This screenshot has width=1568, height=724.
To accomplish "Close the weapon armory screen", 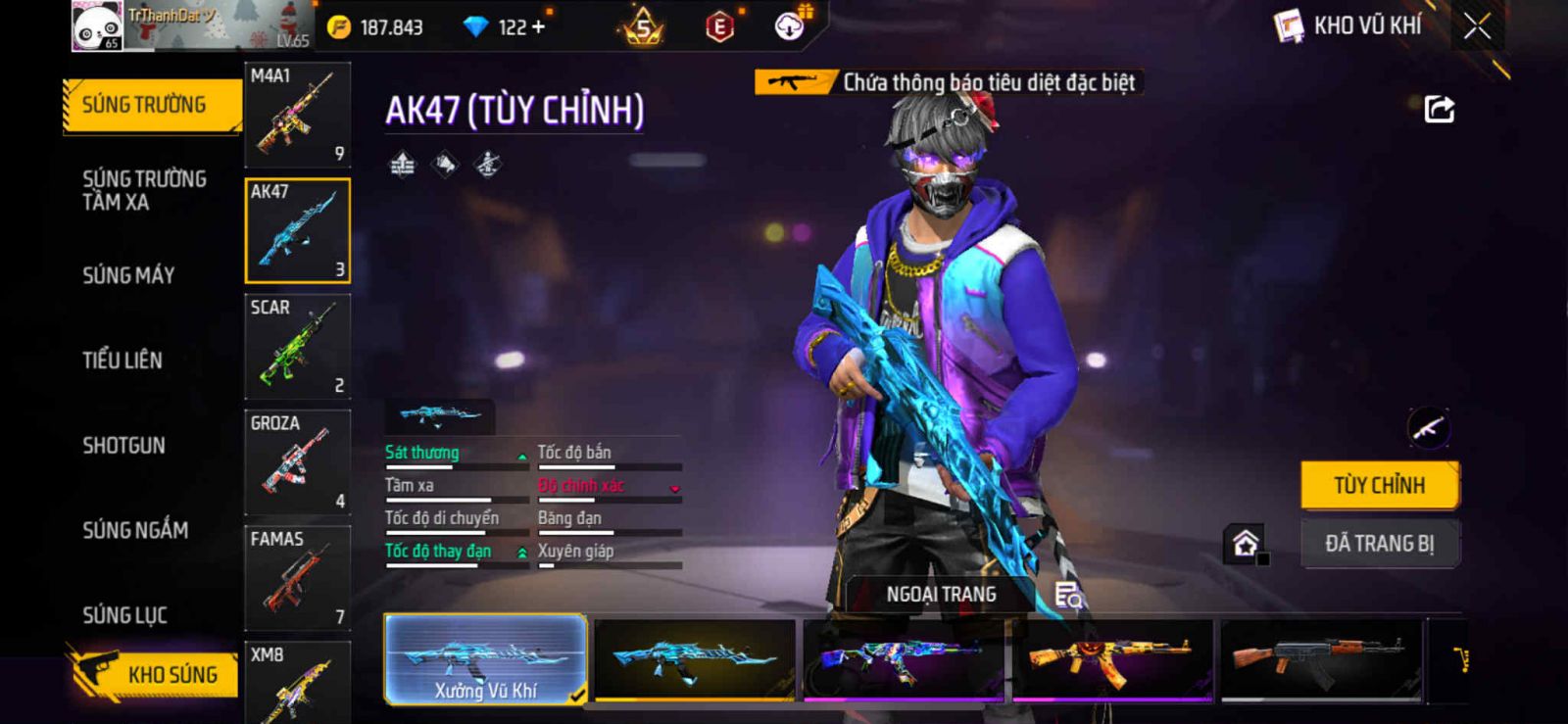I will [1477, 26].
